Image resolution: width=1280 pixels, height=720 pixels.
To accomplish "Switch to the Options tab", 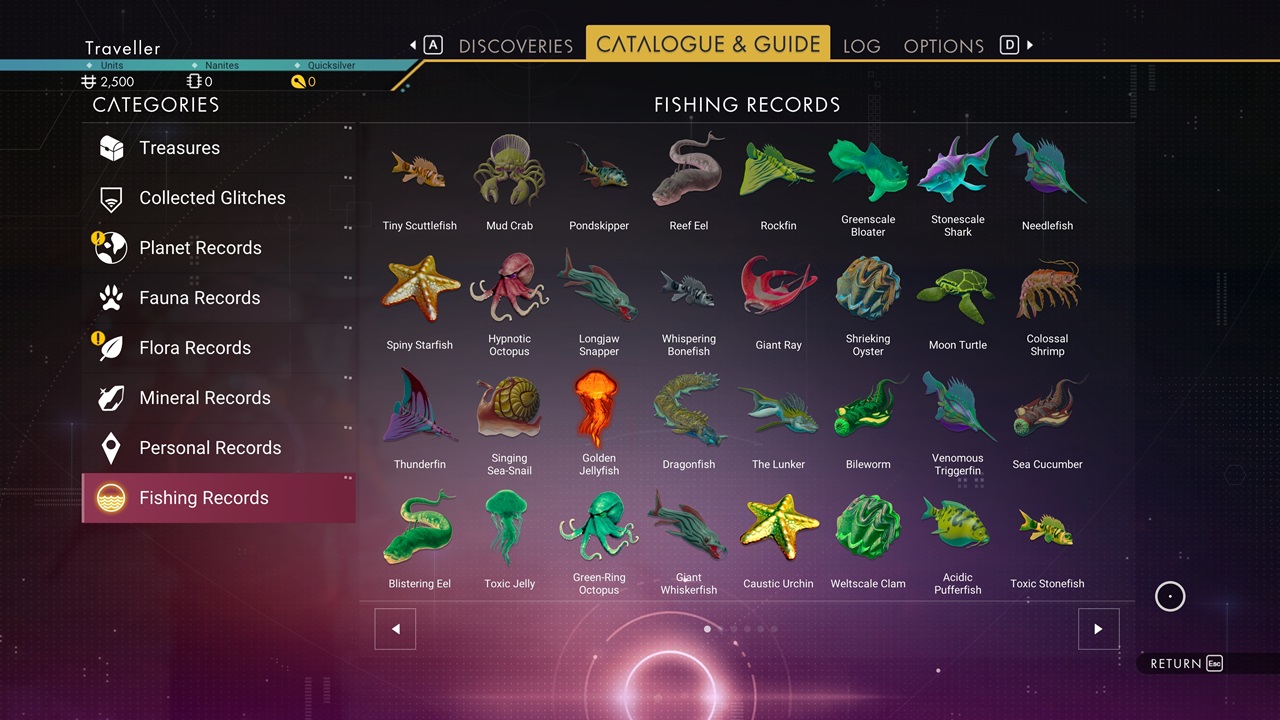I will point(943,46).
